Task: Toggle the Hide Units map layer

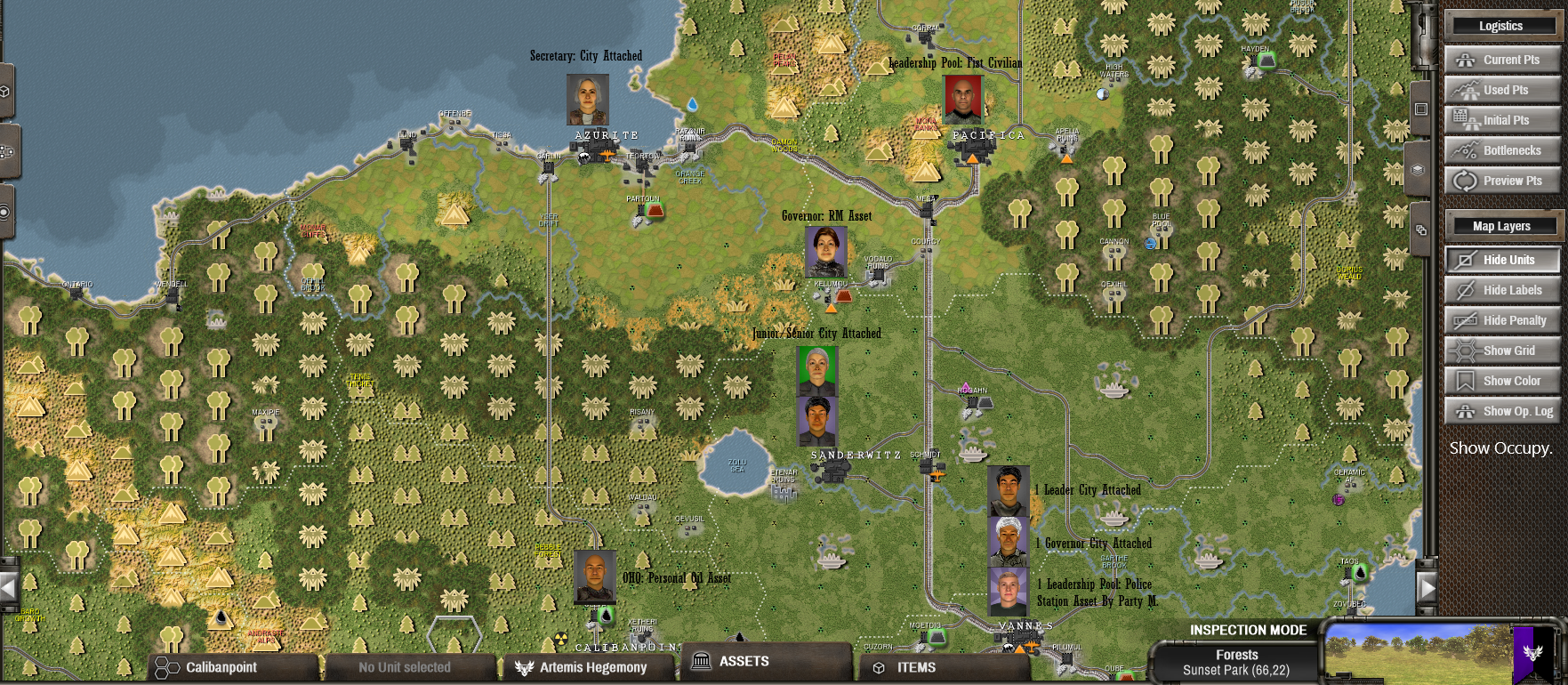Action: [x=1501, y=260]
